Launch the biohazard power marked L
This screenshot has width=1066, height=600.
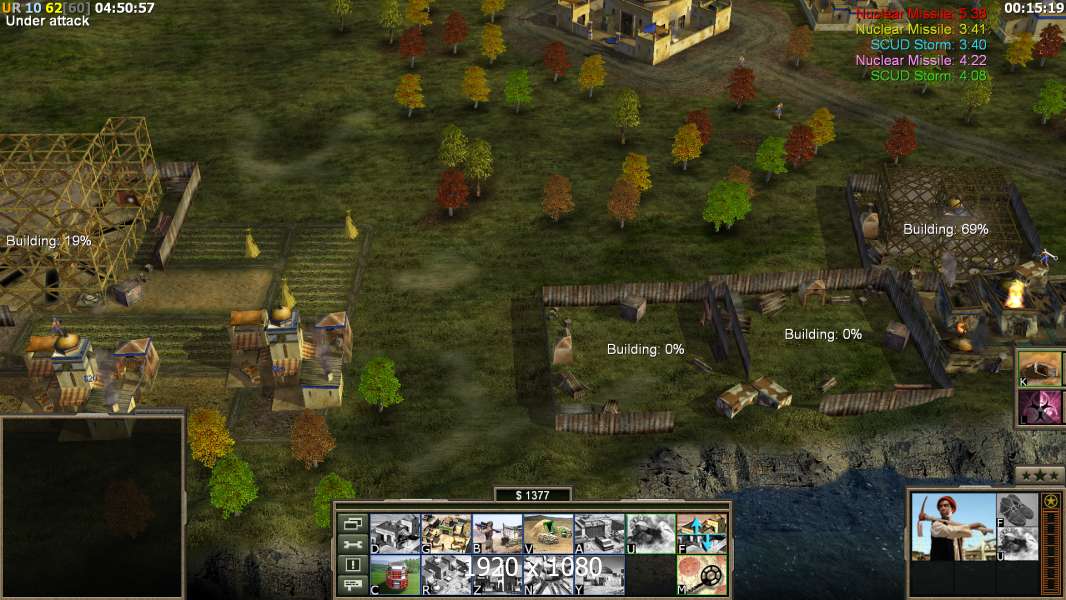[1041, 407]
